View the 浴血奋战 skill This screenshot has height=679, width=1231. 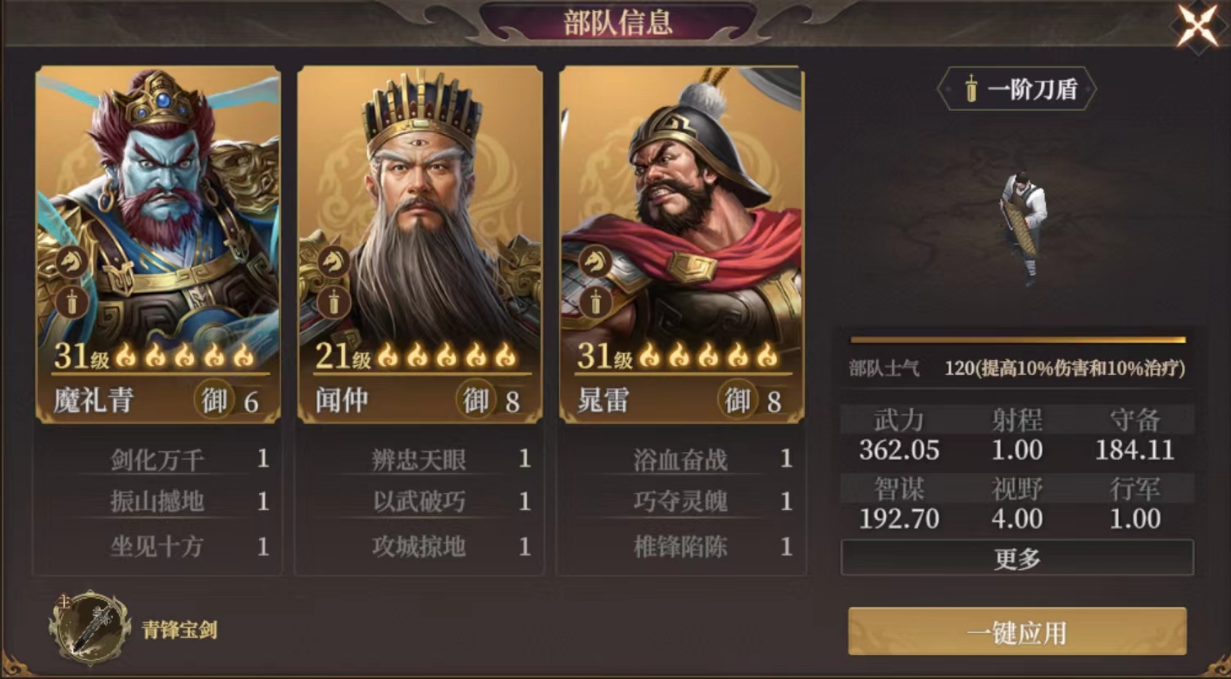tap(681, 459)
